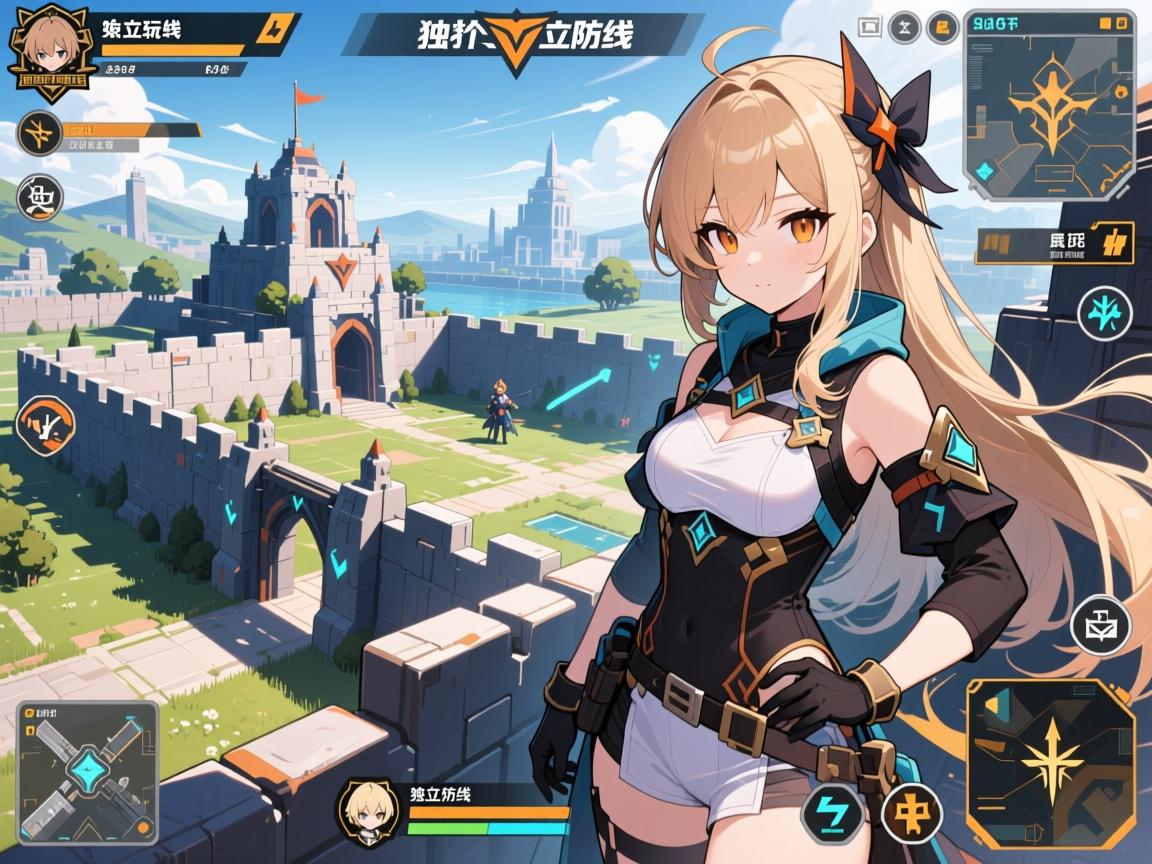Select the small white square frame icon

[869, 28]
